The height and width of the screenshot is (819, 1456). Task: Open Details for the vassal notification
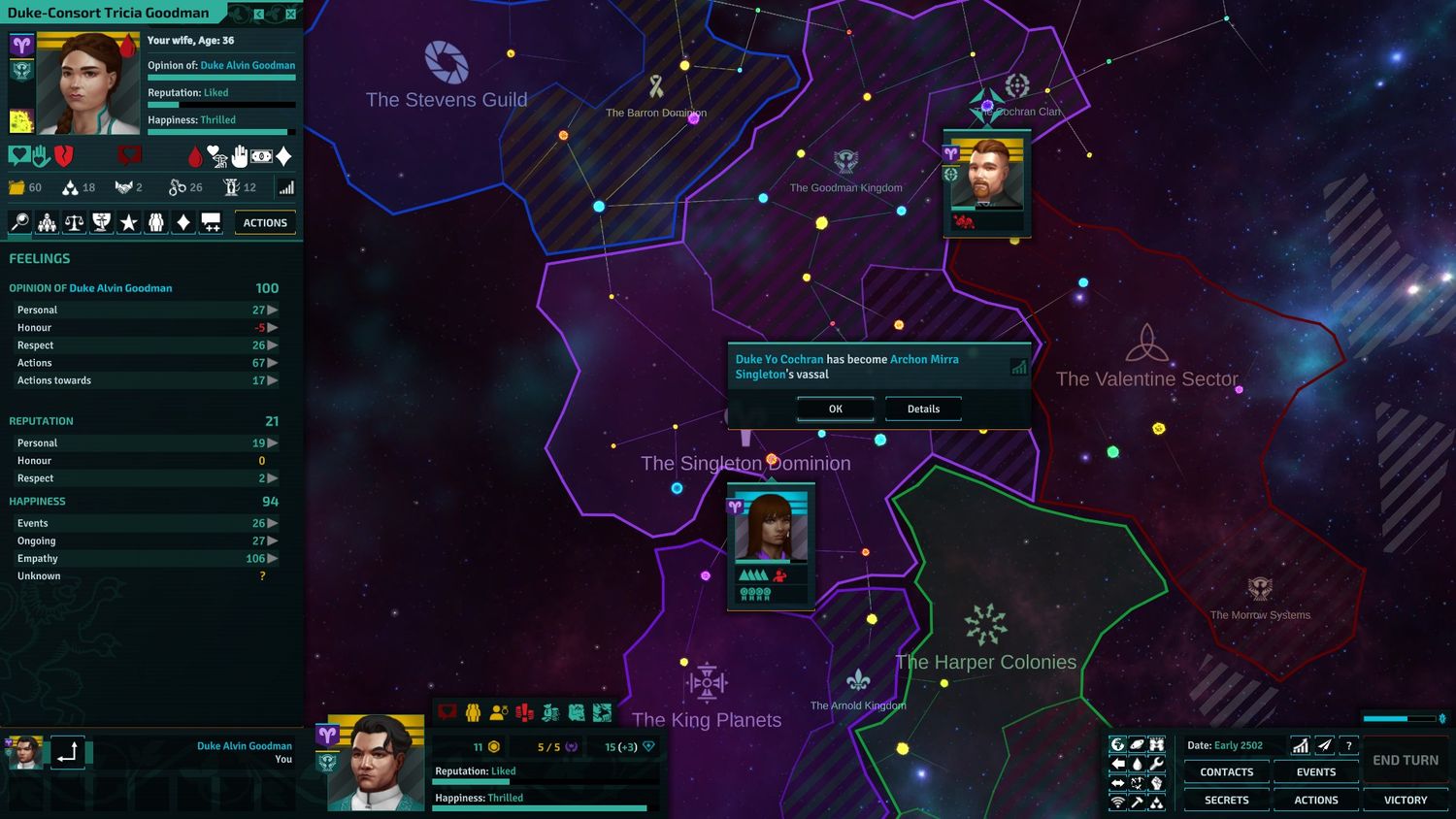tap(923, 409)
